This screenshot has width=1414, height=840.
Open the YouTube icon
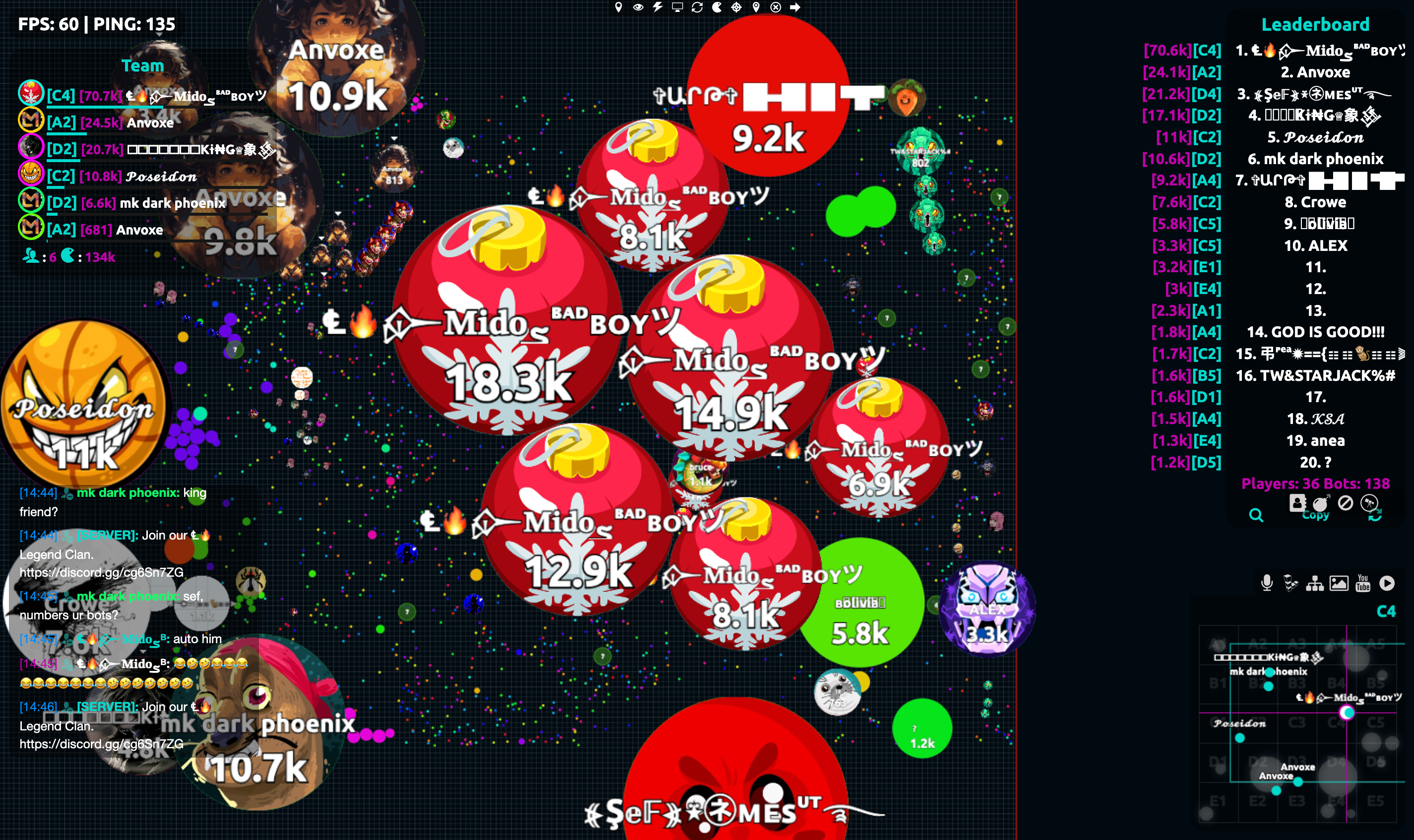[1363, 583]
